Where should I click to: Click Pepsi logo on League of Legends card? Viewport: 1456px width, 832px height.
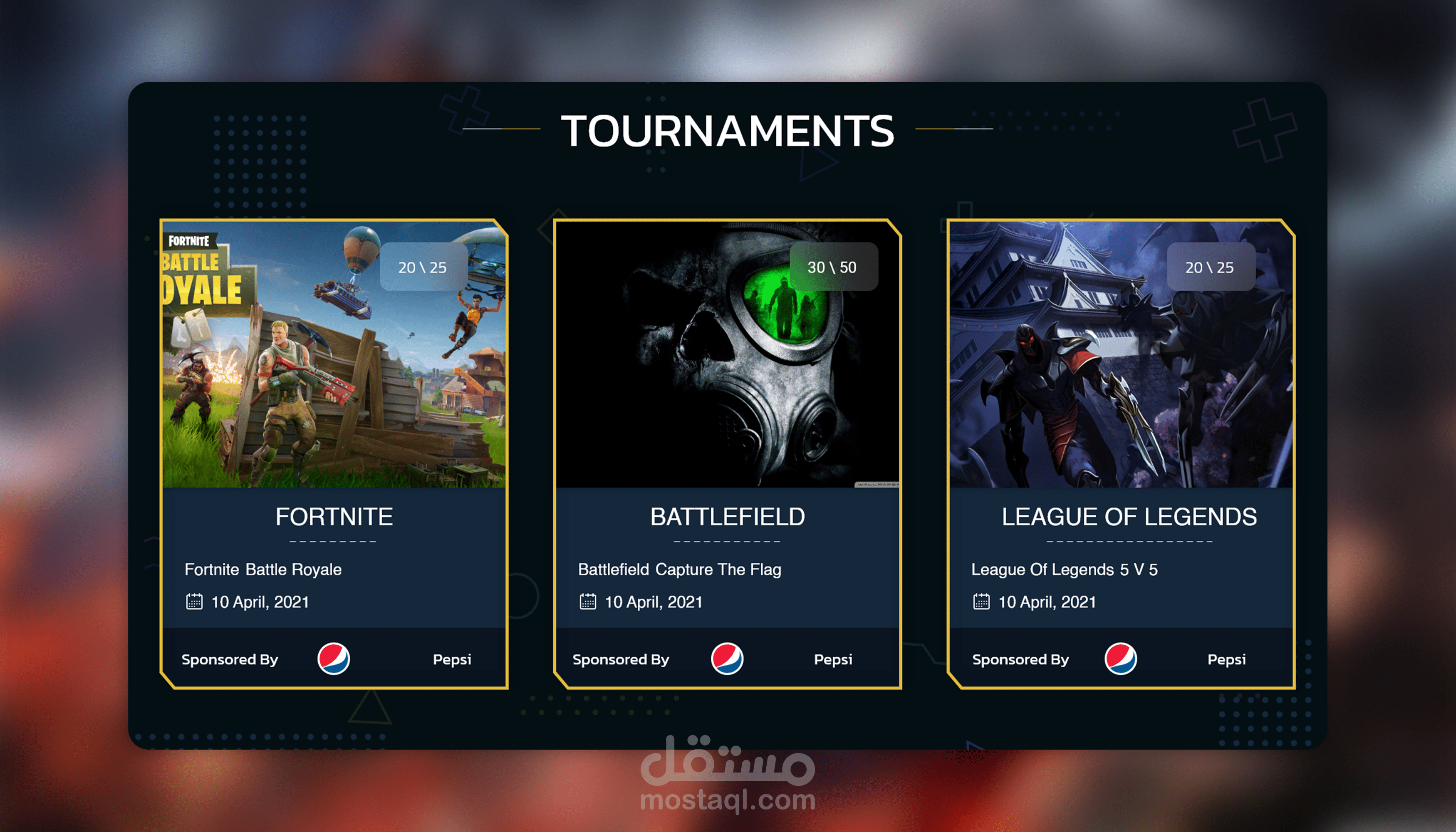[x=1121, y=659]
